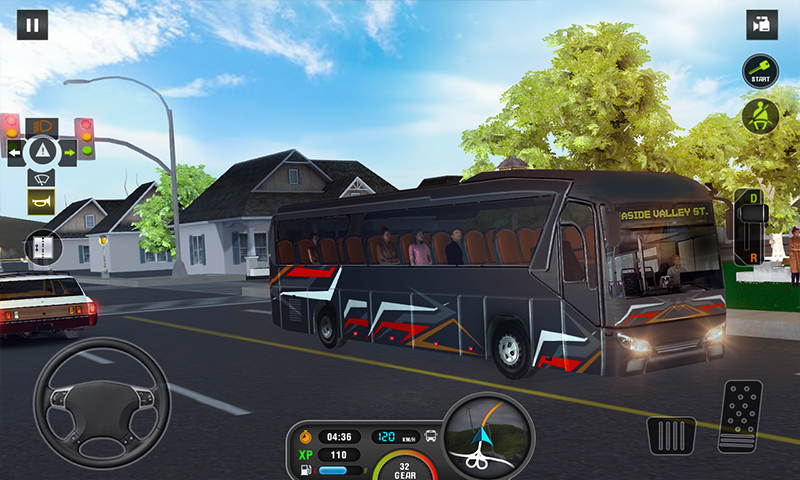Switch the camera view
Image resolution: width=800 pixels, height=480 pixels.
(x=762, y=25)
